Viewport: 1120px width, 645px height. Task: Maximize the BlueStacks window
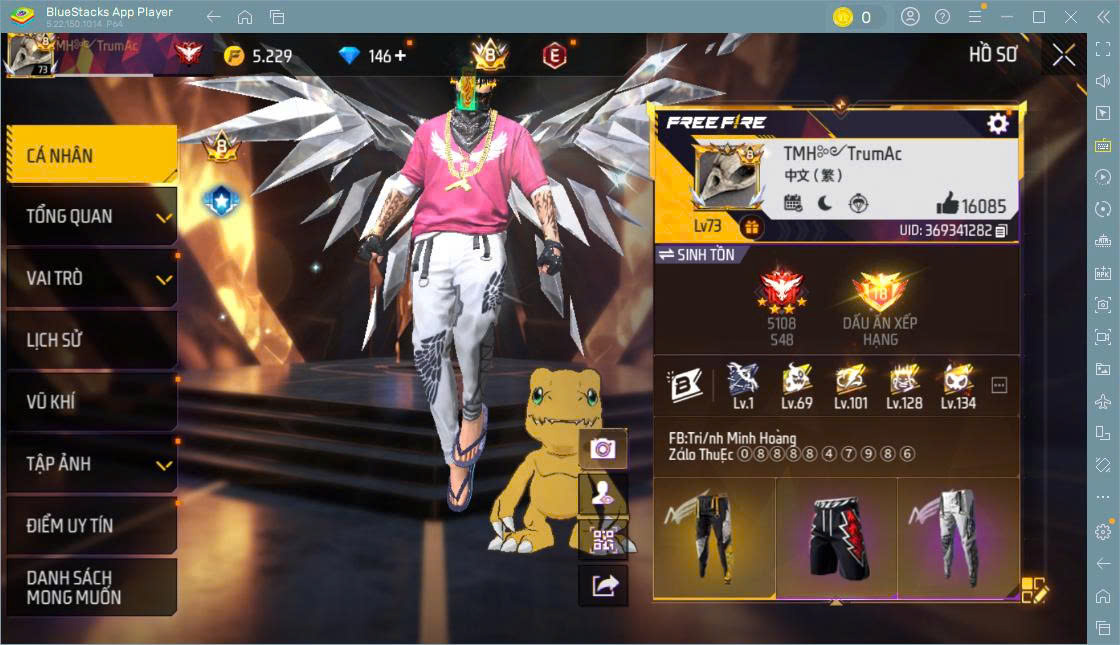(x=1038, y=17)
